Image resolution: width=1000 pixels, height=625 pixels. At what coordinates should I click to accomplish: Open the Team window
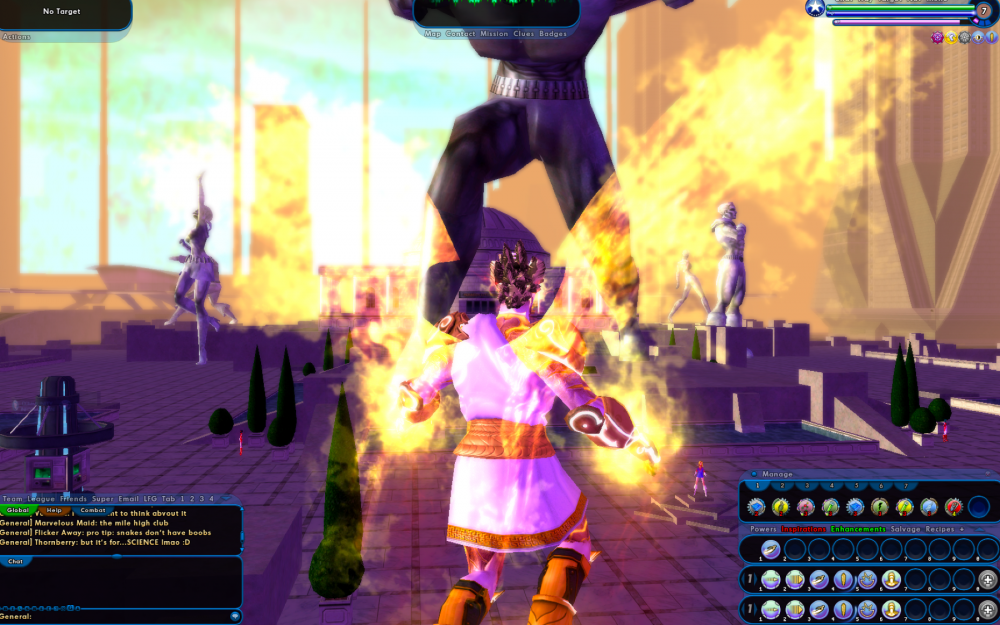tap(12, 498)
